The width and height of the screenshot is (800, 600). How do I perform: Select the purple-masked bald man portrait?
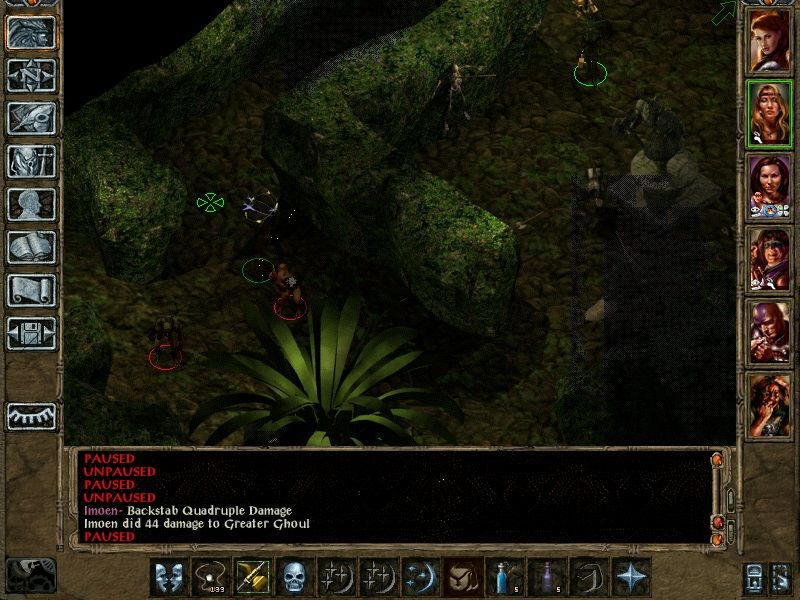coord(770,332)
